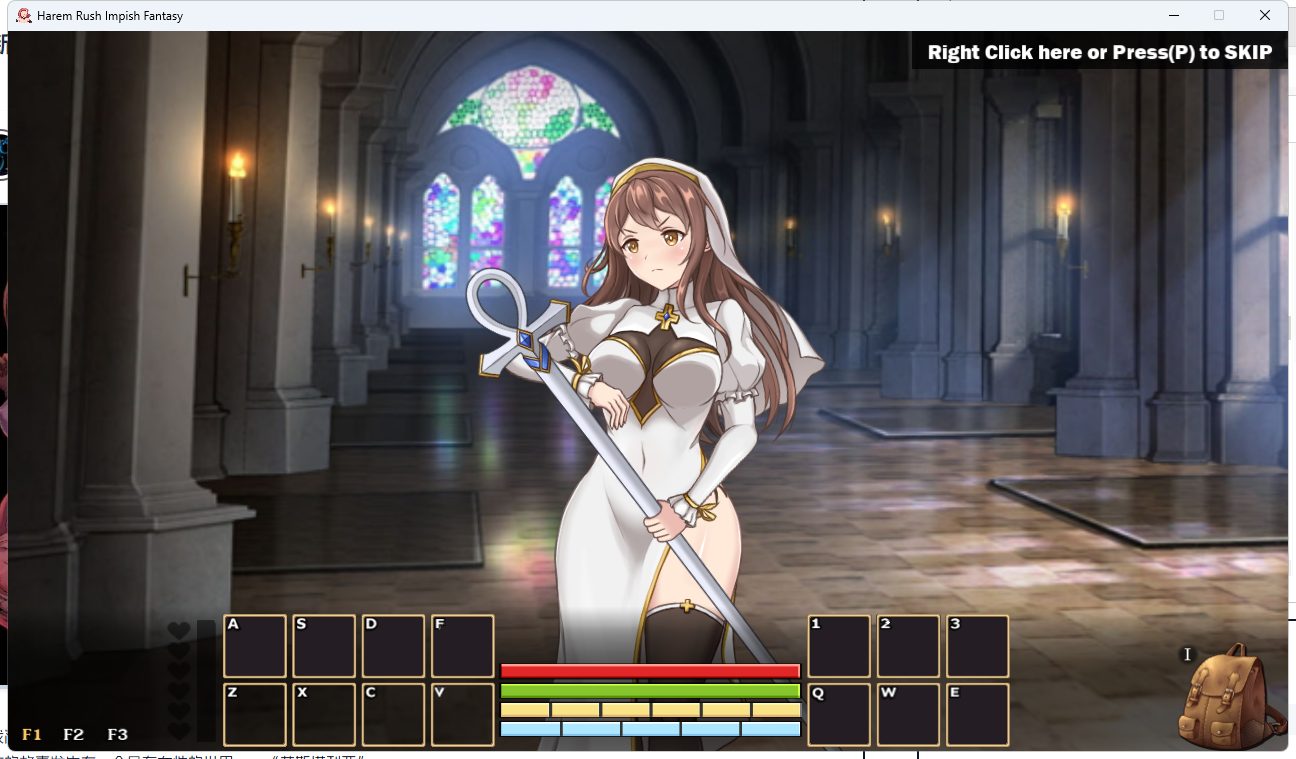Select skill slot F

(462, 645)
